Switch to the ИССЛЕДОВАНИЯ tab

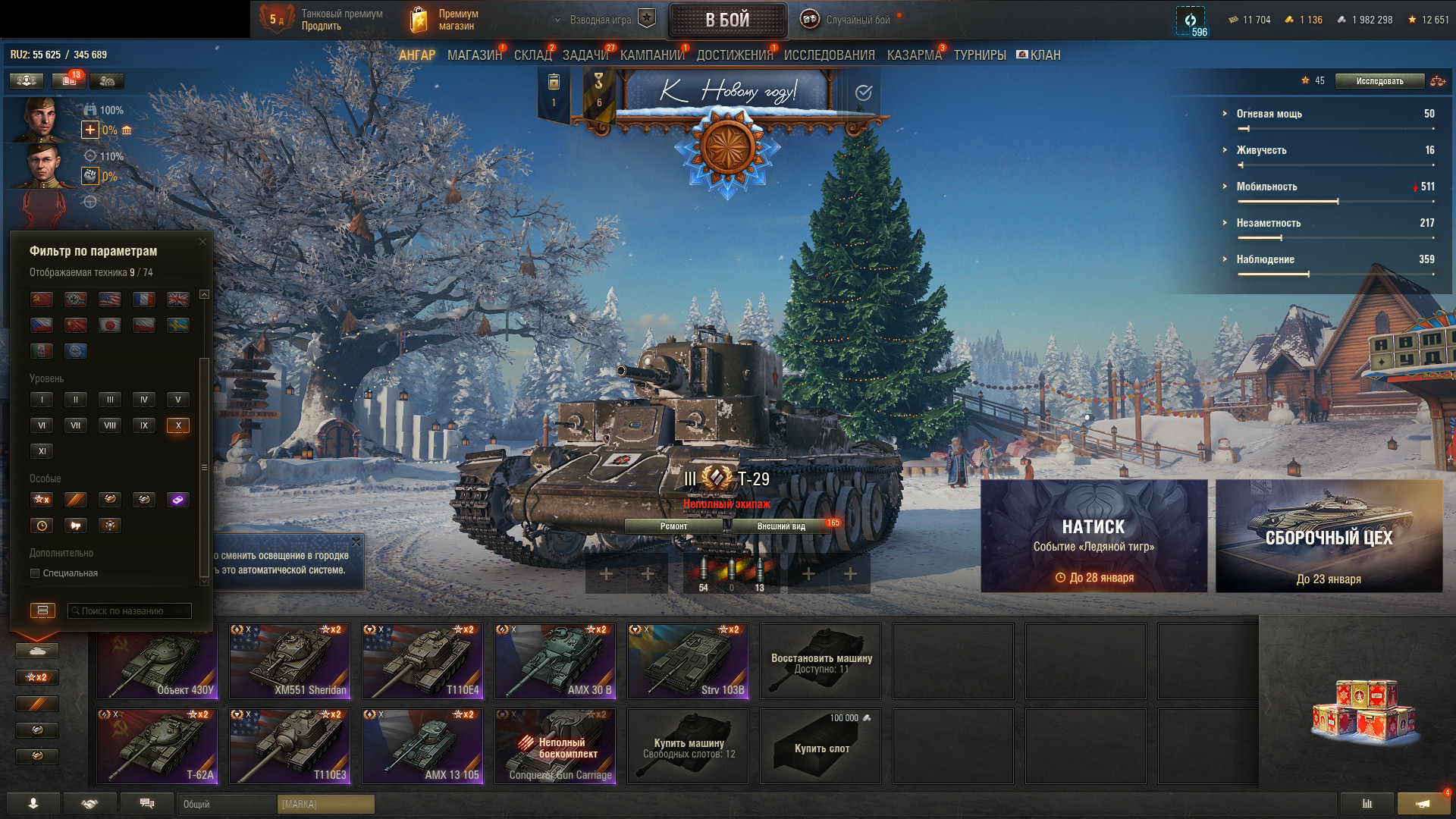(x=829, y=55)
